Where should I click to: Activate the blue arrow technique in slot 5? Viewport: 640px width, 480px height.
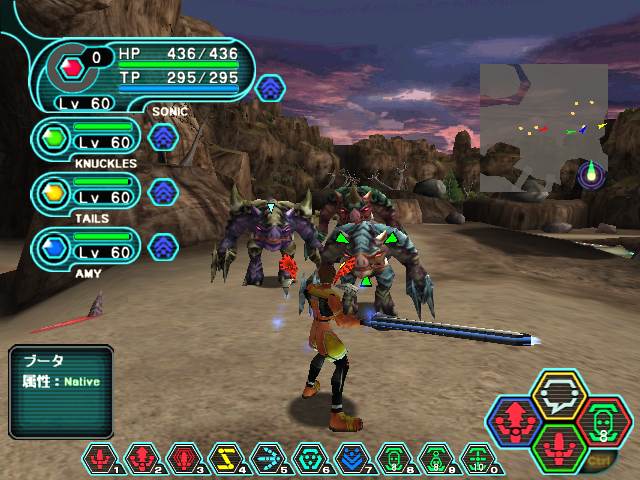pos(267,458)
